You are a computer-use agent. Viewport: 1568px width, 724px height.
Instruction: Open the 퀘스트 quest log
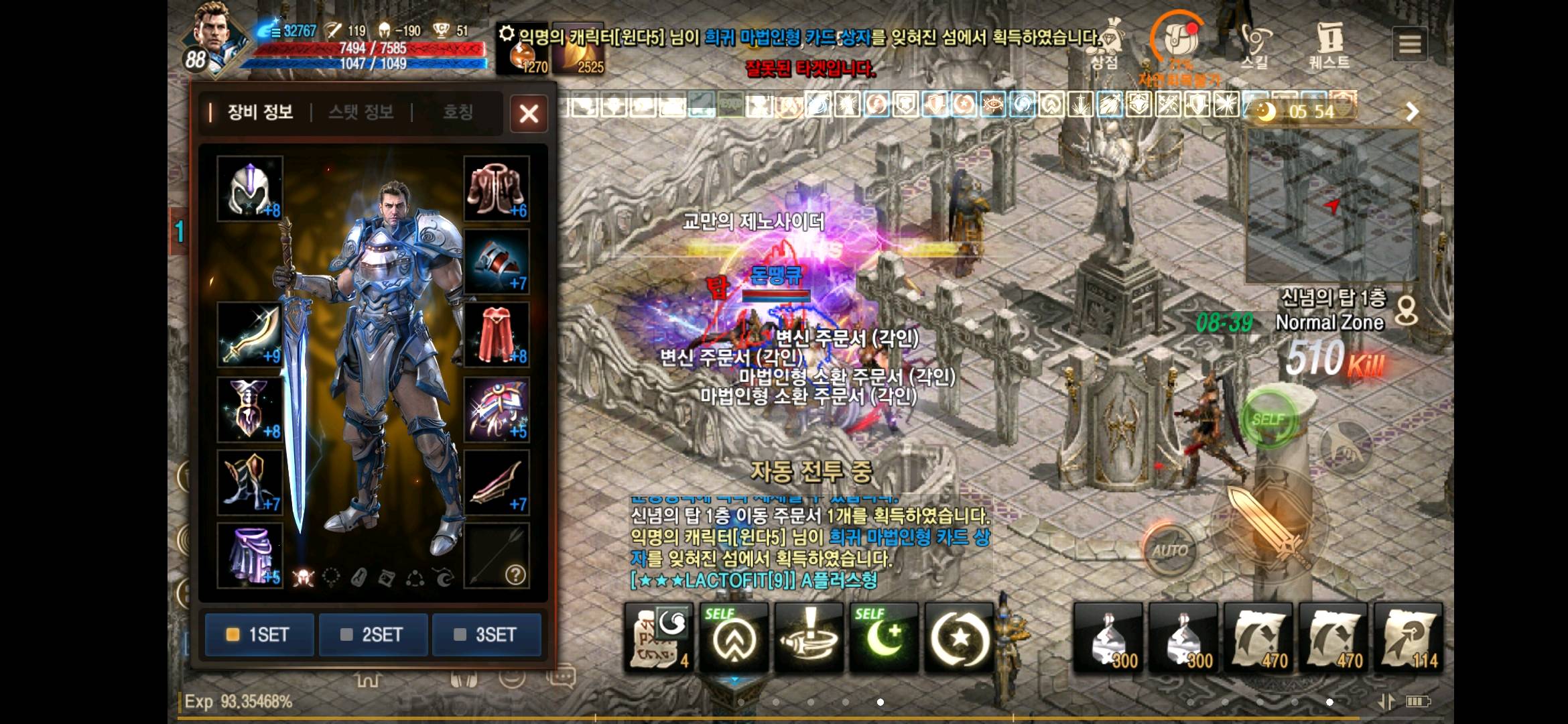[1329, 45]
